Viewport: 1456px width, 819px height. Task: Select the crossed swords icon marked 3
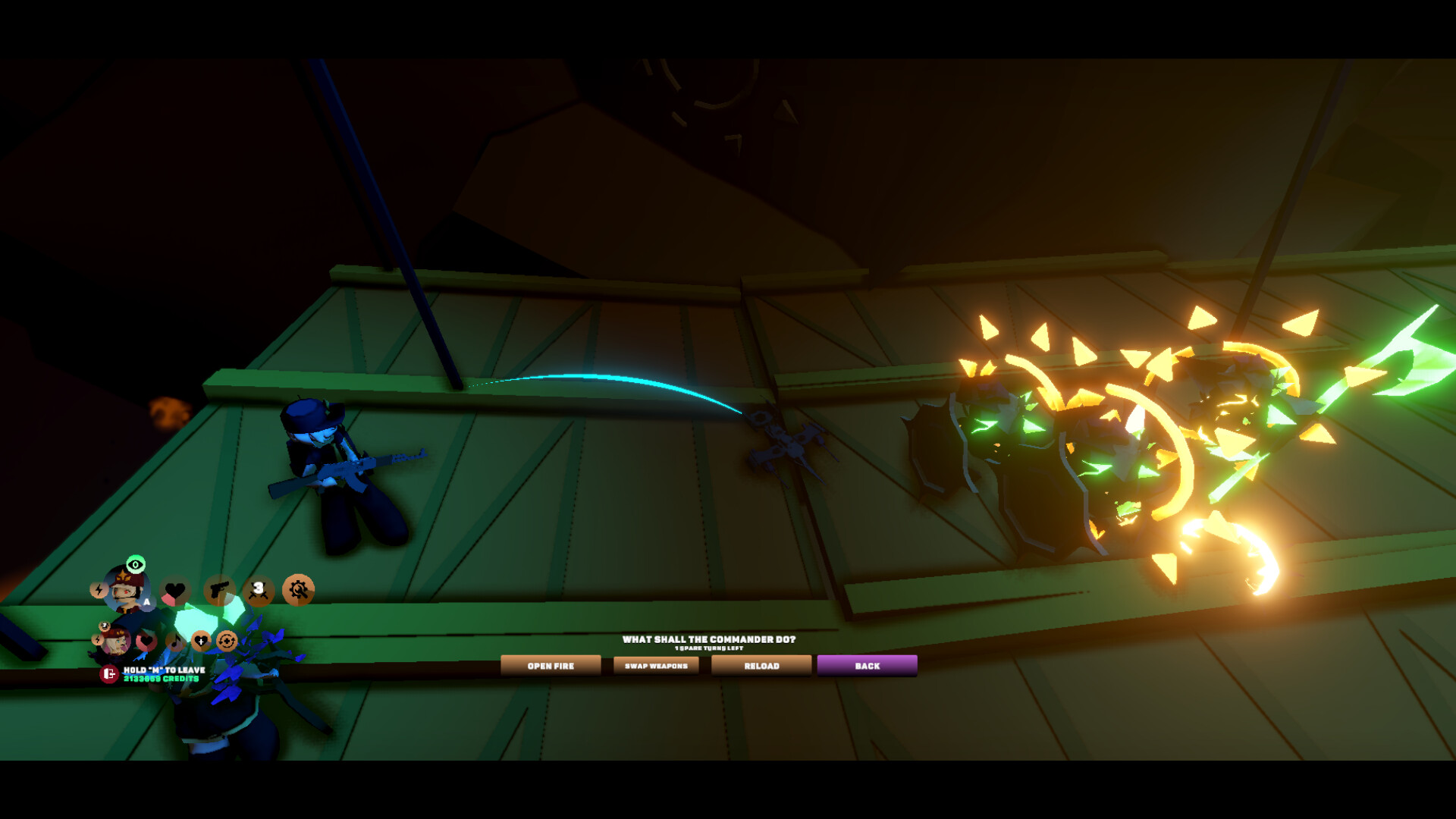click(259, 590)
